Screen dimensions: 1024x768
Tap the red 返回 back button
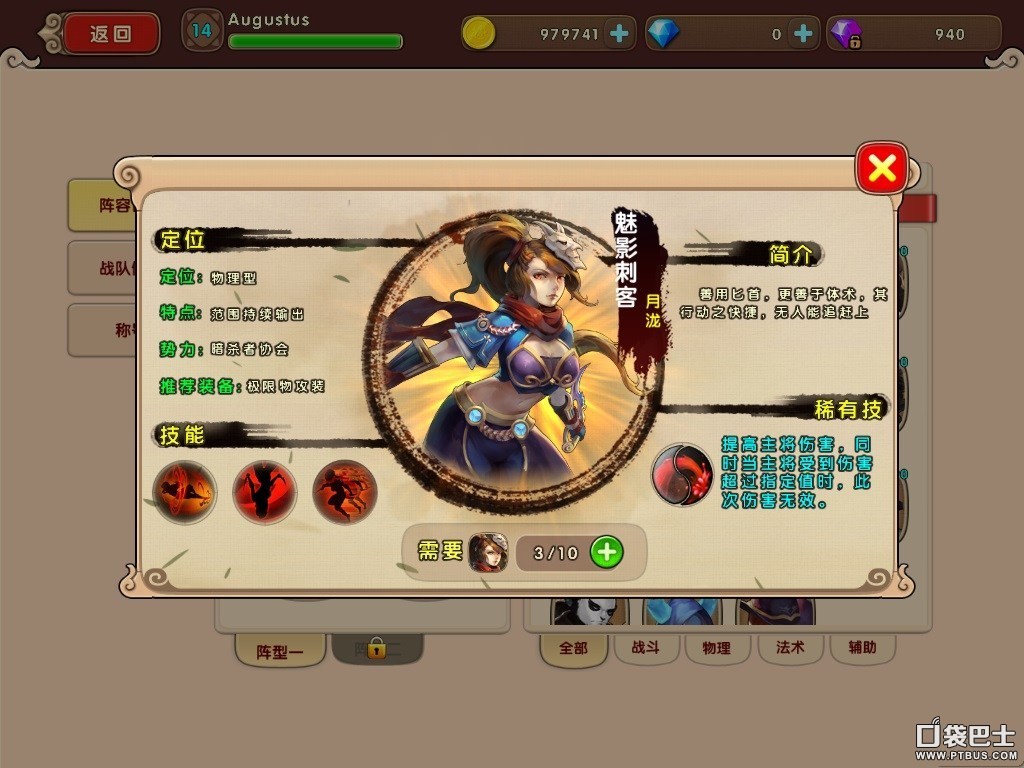coord(111,33)
